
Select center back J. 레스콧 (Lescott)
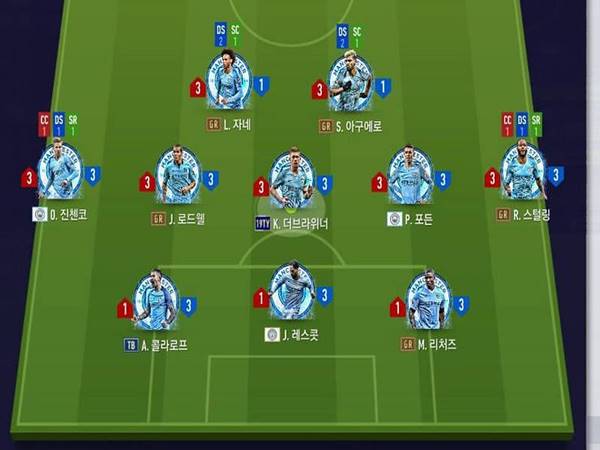click(x=292, y=291)
